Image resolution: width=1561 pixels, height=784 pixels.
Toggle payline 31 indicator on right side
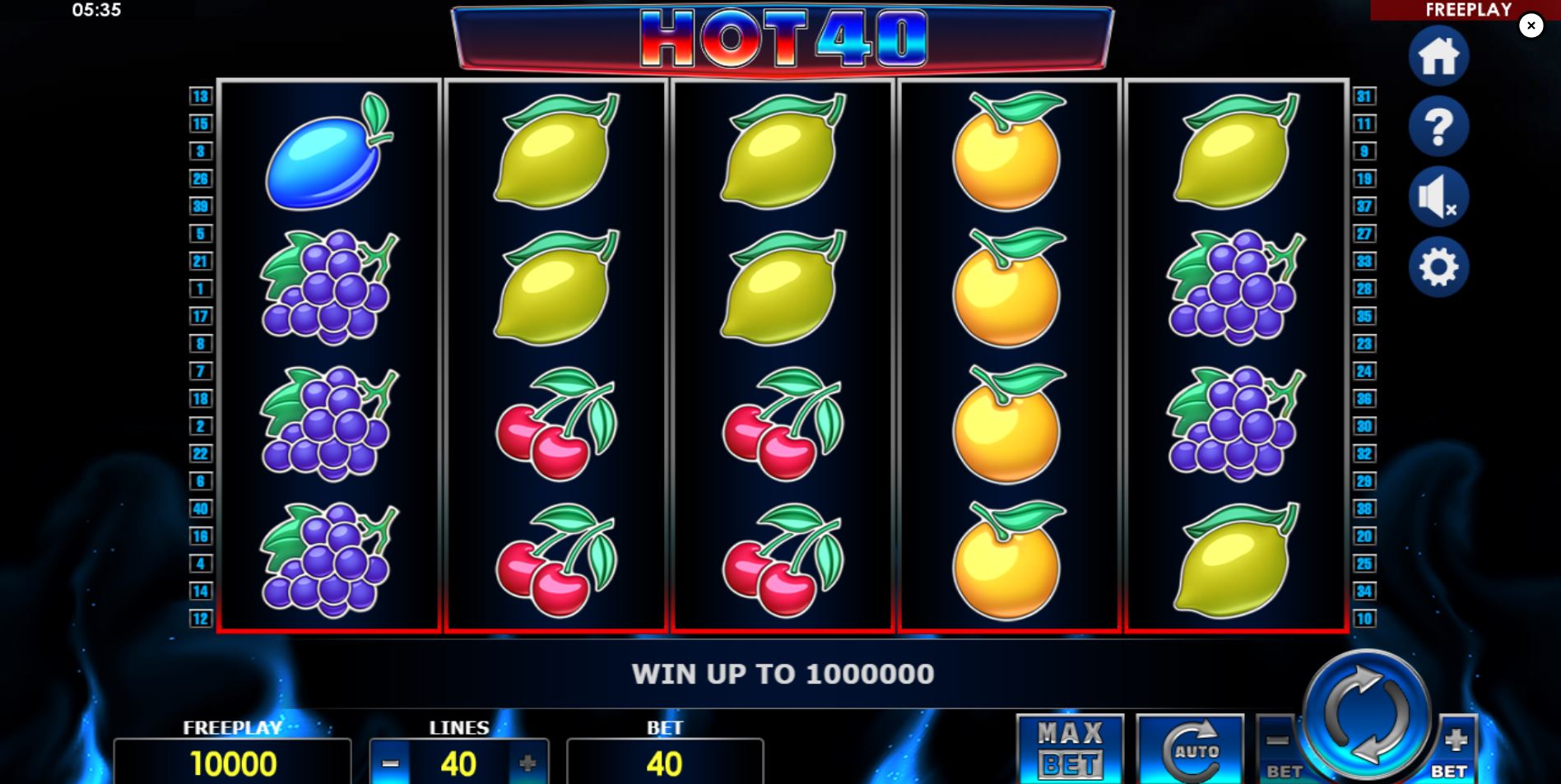coord(1364,97)
